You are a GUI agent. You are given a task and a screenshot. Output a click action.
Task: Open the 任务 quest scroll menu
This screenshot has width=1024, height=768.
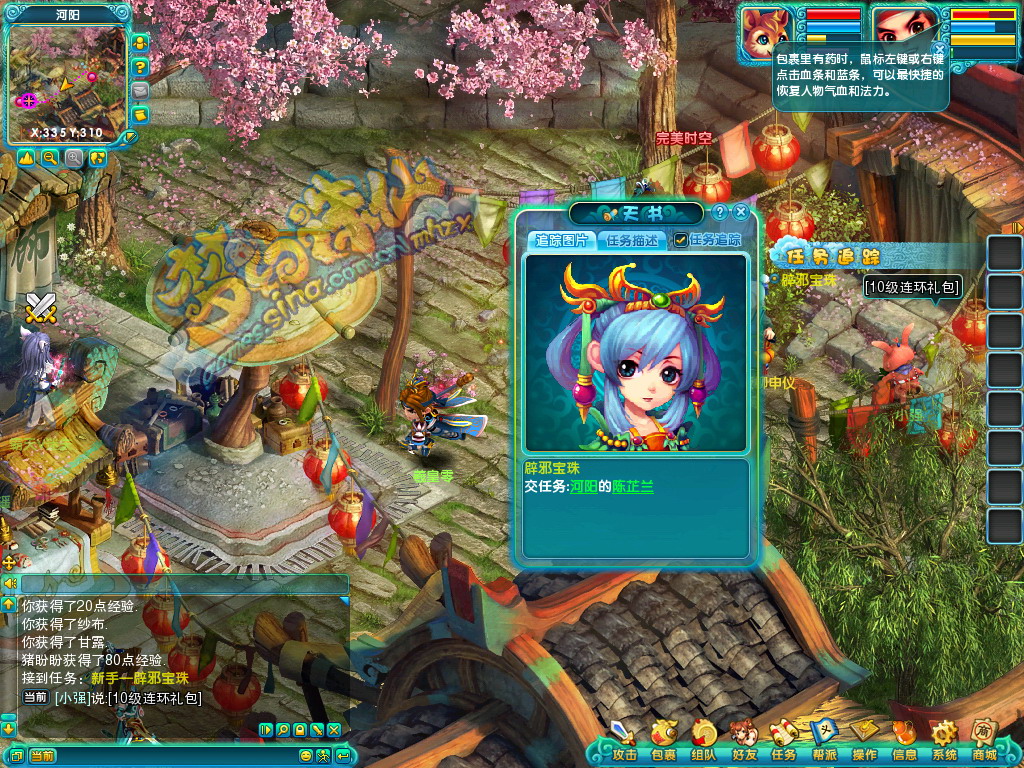783,738
